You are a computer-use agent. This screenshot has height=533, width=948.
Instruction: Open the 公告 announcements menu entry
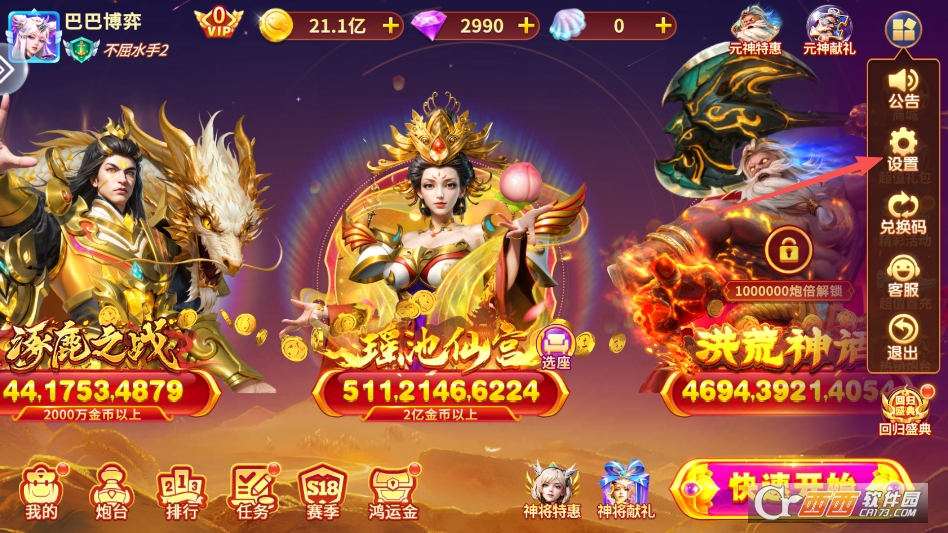(x=903, y=87)
